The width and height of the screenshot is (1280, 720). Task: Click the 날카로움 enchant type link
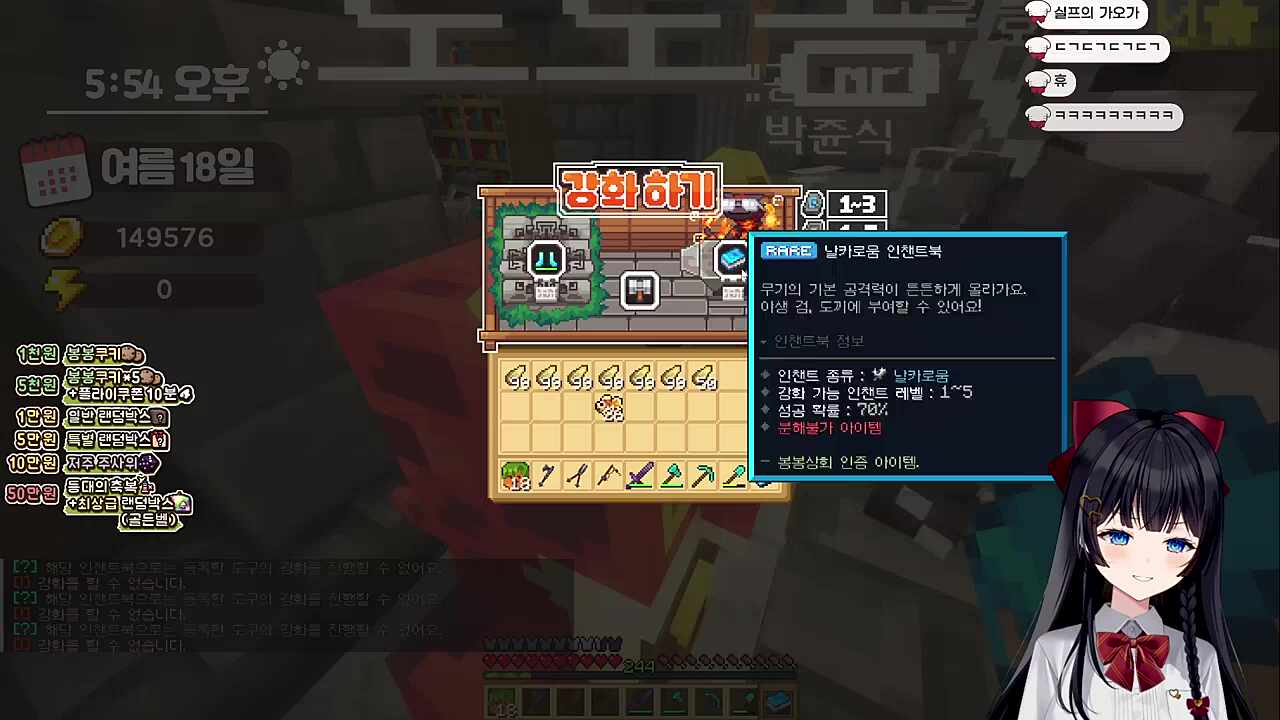click(x=924, y=375)
